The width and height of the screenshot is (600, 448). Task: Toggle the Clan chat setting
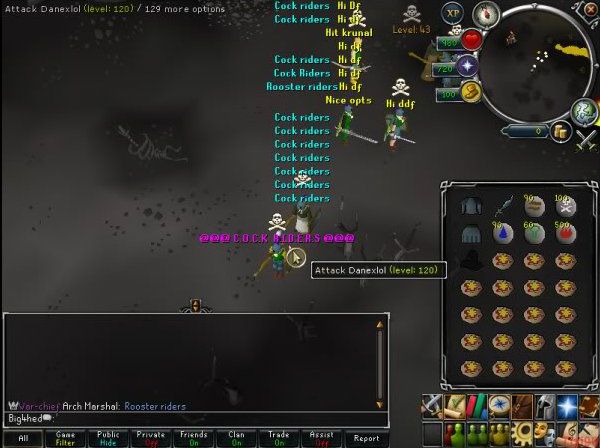(x=237, y=438)
